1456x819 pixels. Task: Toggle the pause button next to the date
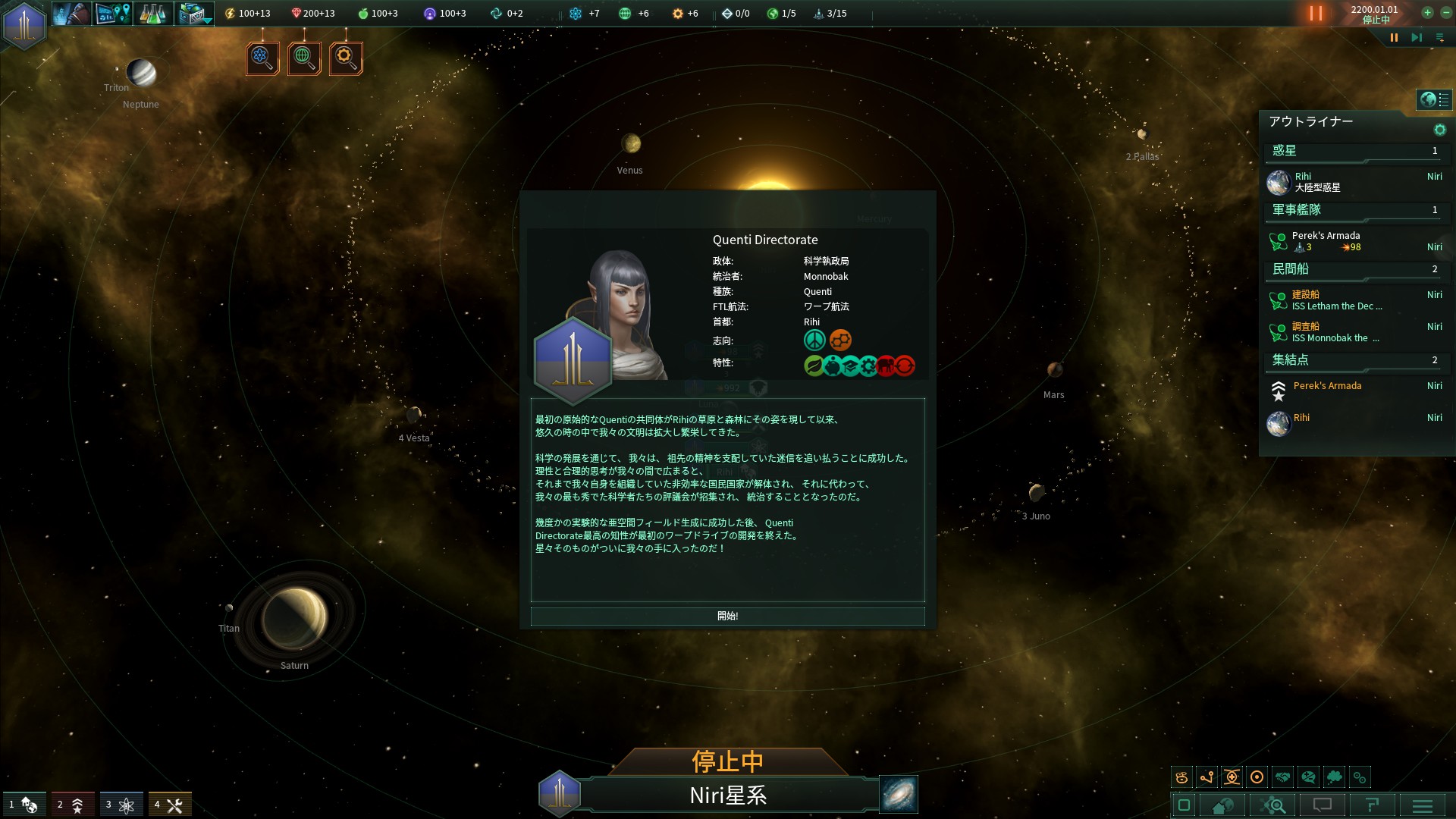(x=1314, y=13)
